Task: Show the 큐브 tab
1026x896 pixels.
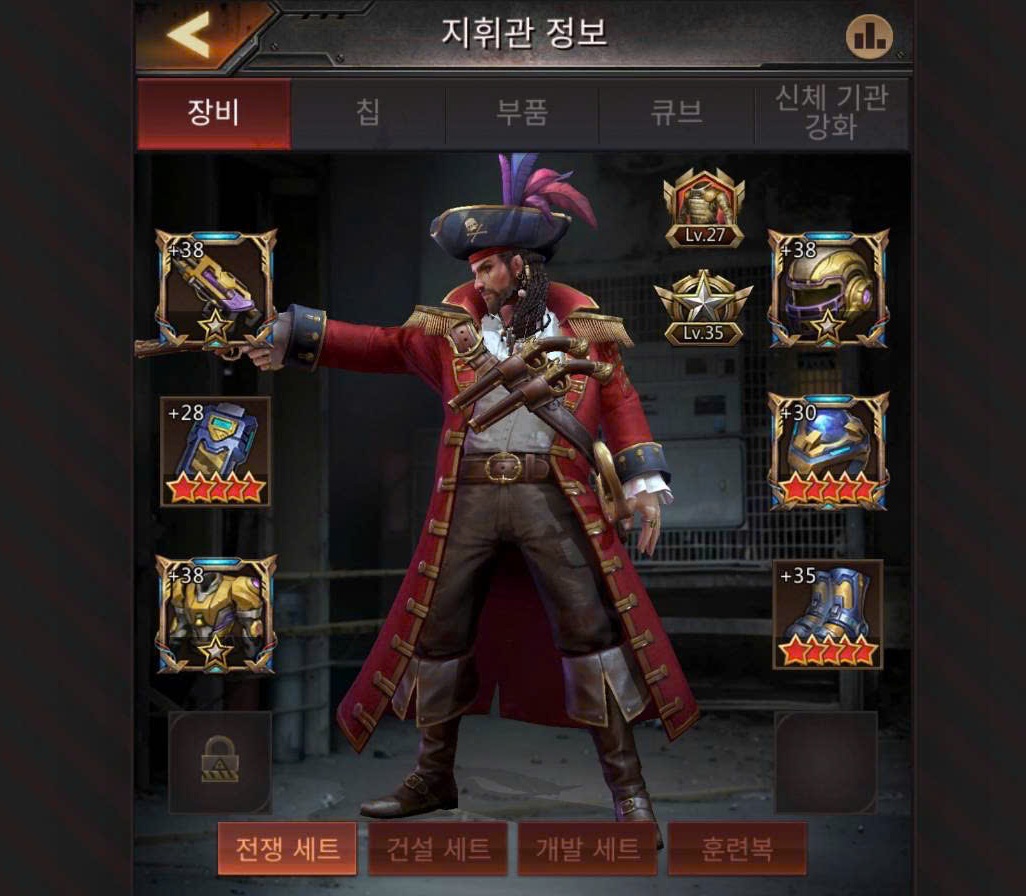Action: click(x=677, y=113)
